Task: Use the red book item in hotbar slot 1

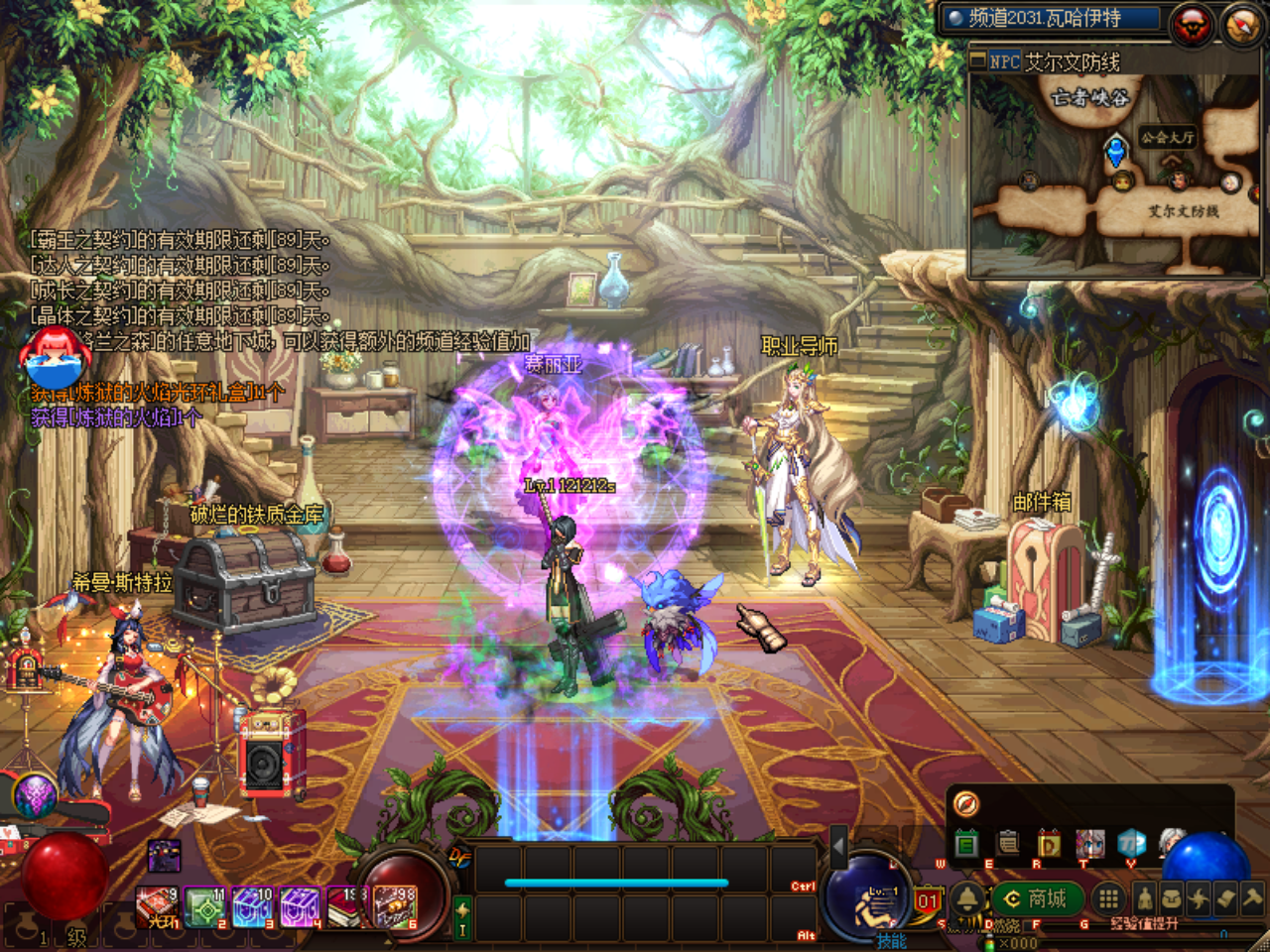Action: tap(157, 907)
